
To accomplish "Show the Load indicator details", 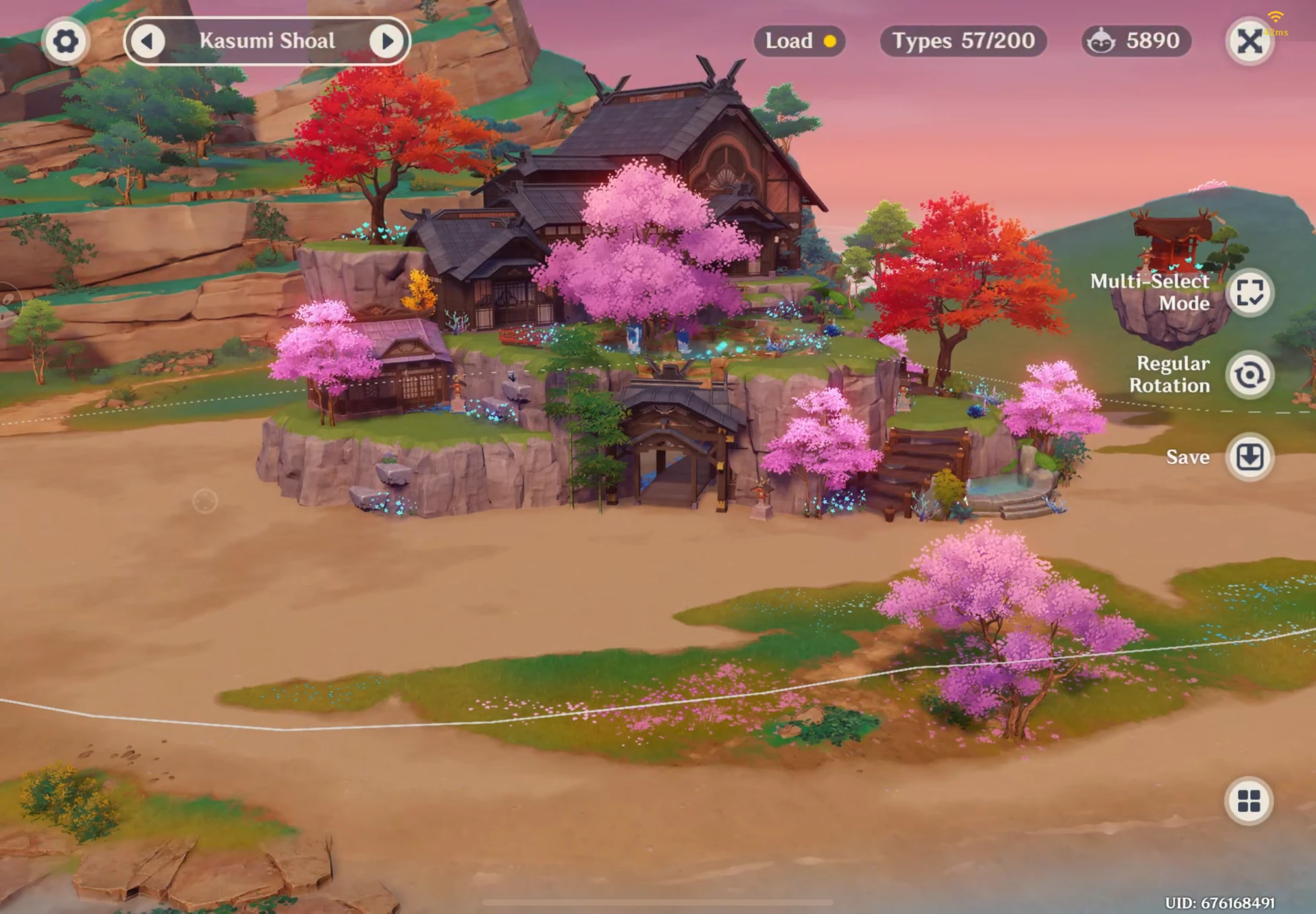I will tap(799, 41).
